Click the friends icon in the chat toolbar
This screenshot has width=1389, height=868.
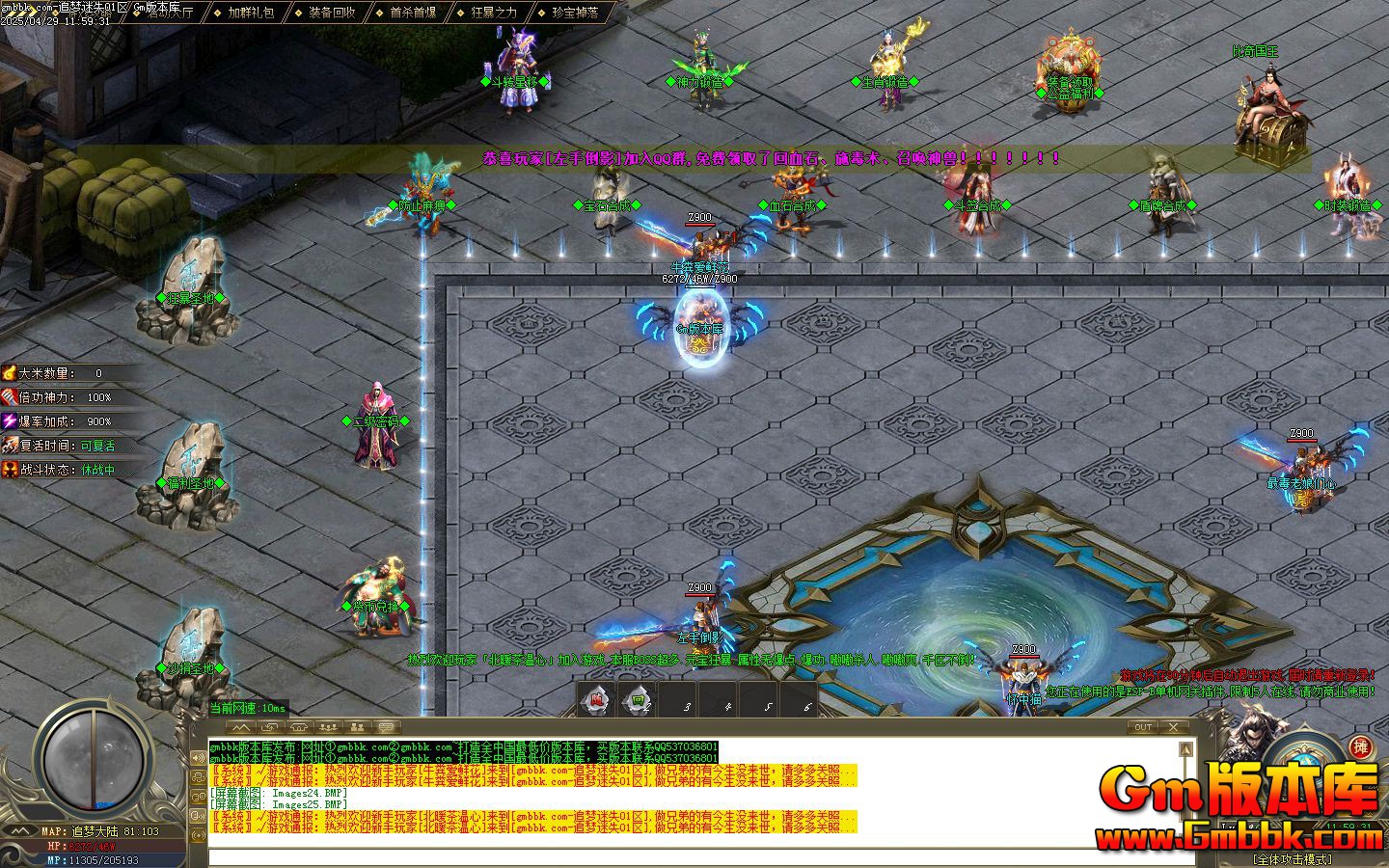point(328,728)
